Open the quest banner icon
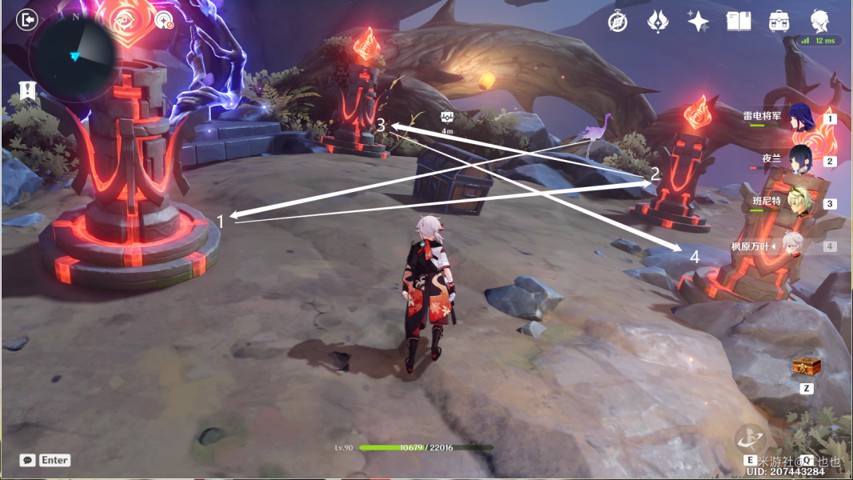This screenshot has width=853, height=480. tap(27, 91)
